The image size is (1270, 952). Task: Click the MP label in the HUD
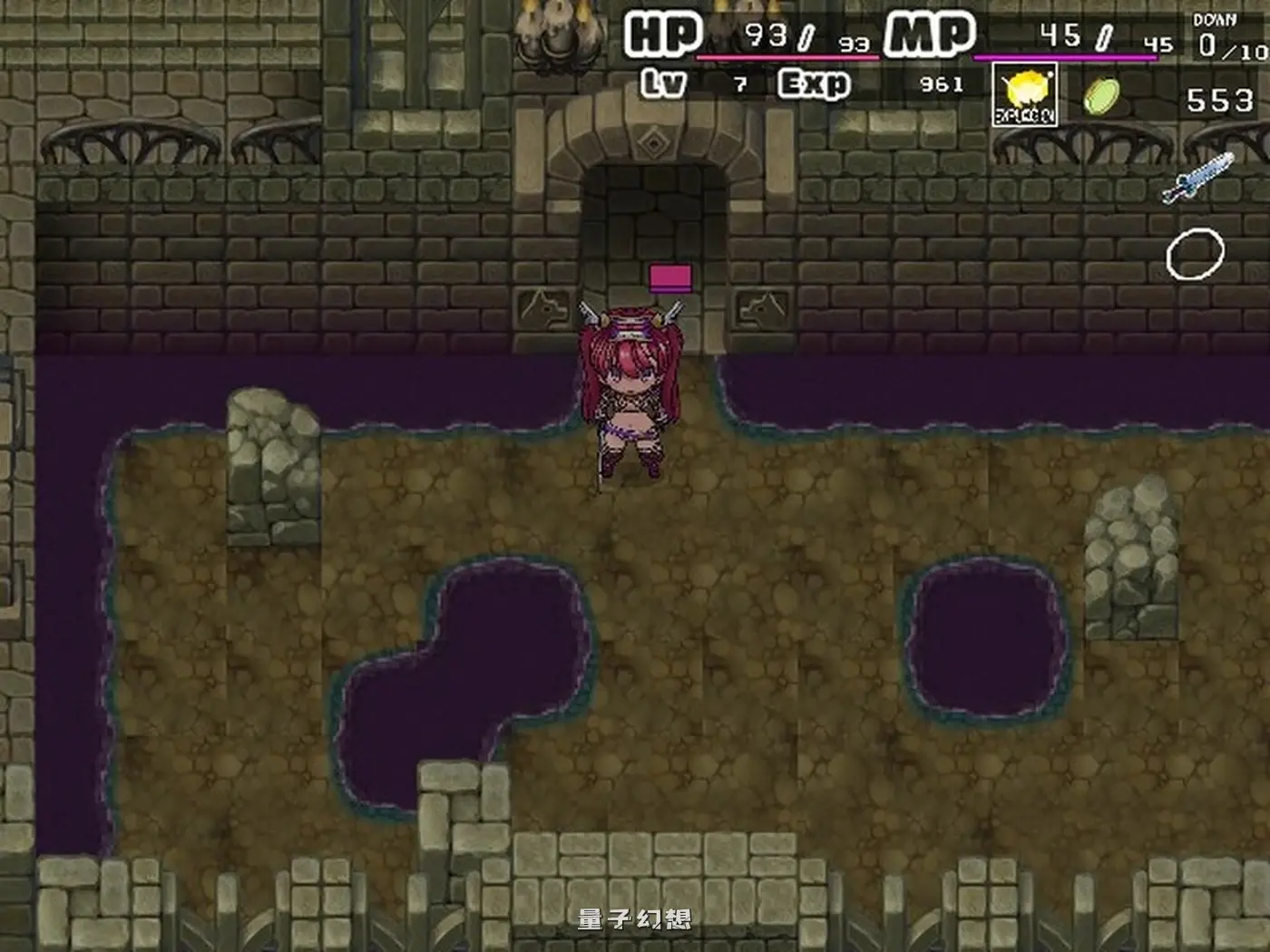(x=927, y=34)
